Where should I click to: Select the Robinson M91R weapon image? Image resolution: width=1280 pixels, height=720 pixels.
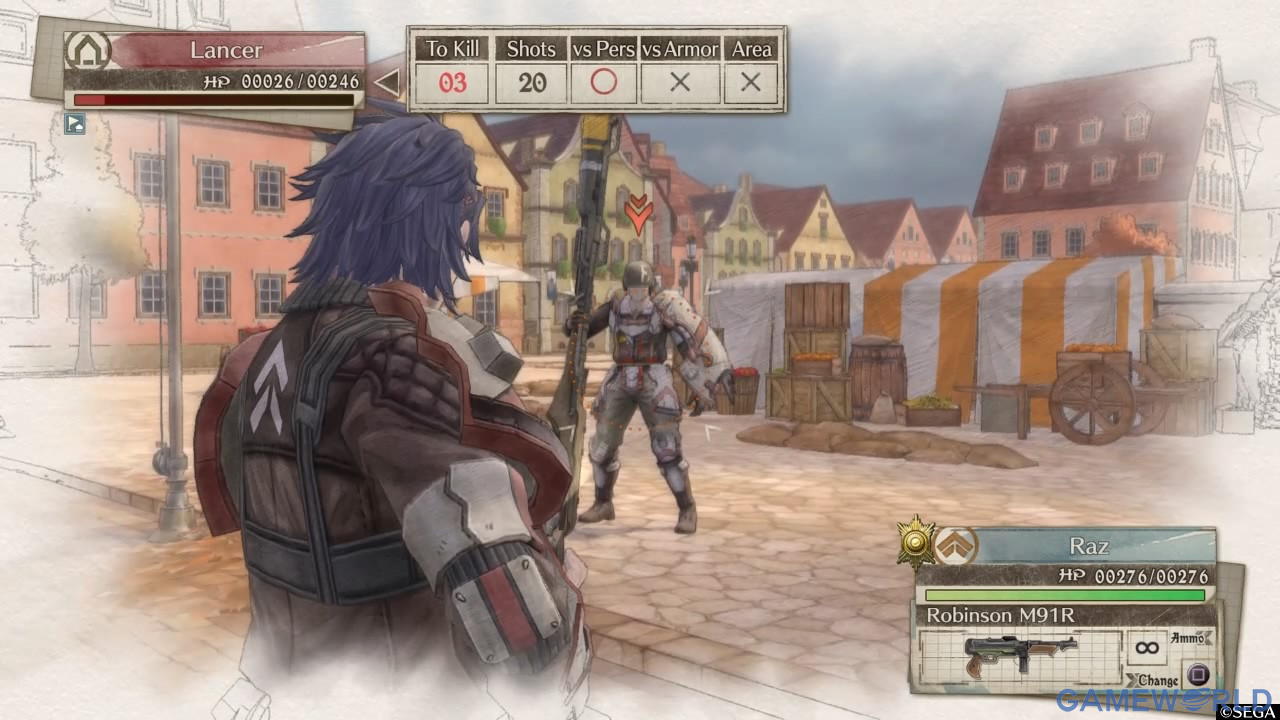point(1018,655)
